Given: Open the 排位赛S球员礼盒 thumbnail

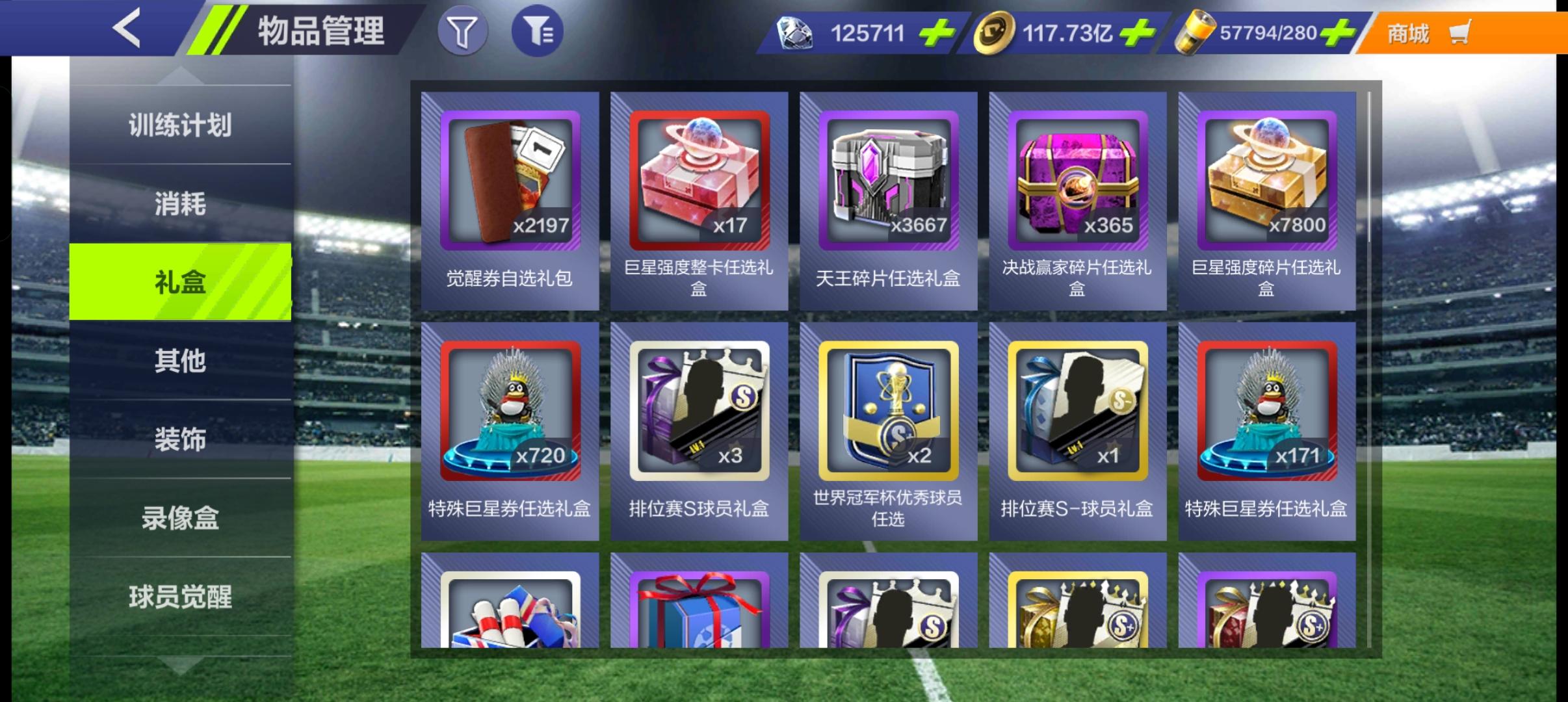Looking at the screenshot, I should 699,409.
